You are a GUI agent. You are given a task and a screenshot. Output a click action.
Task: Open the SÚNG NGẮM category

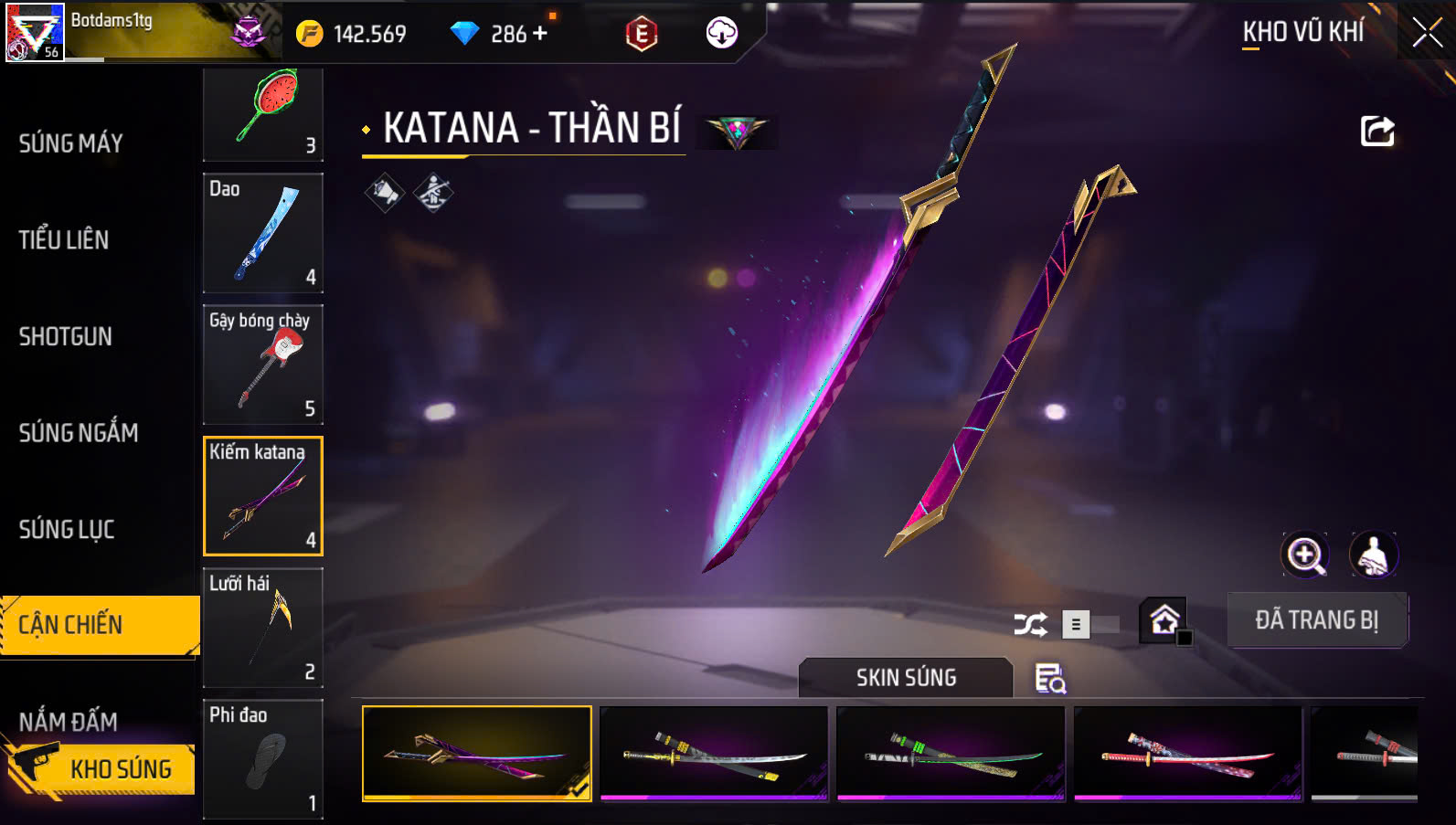pyautogui.click(x=79, y=433)
